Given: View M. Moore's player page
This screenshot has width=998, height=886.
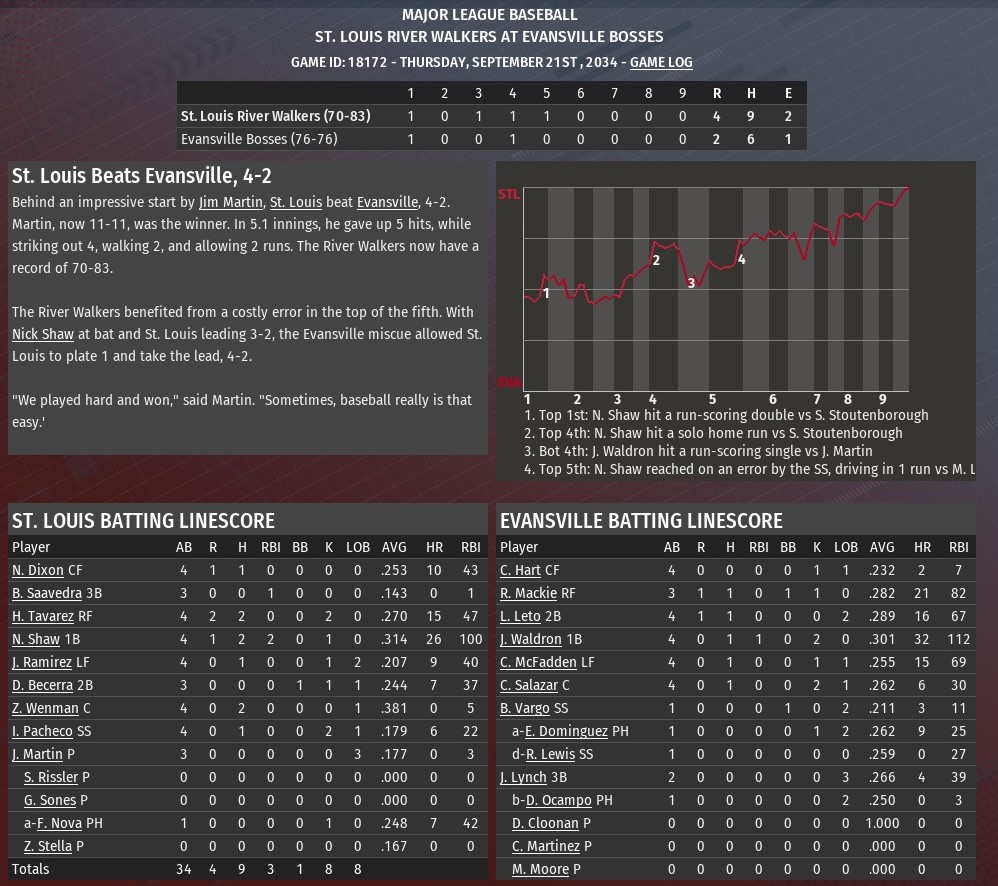Looking at the screenshot, I should 540,869.
